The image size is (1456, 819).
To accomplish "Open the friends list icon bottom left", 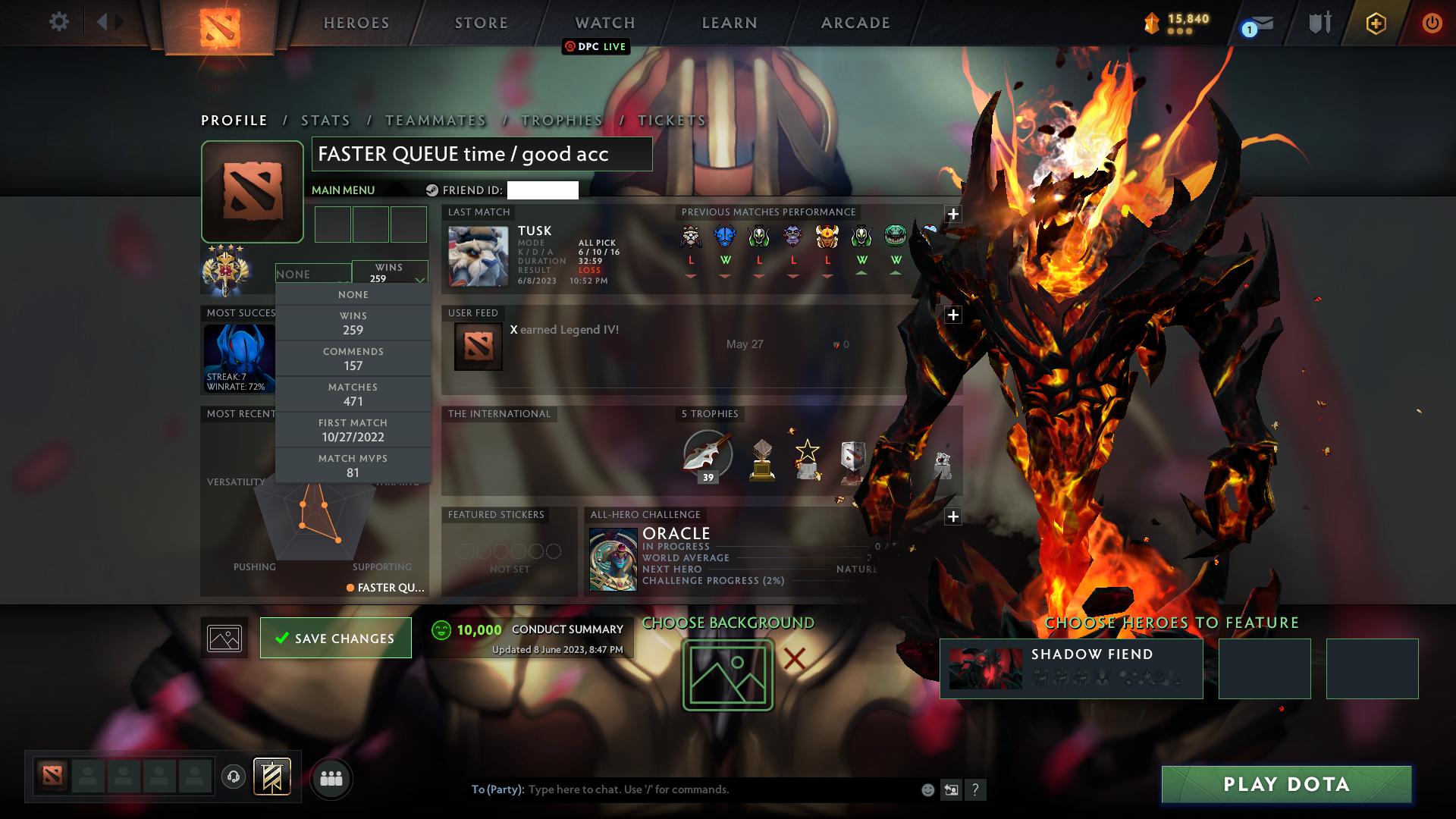I will [x=331, y=779].
